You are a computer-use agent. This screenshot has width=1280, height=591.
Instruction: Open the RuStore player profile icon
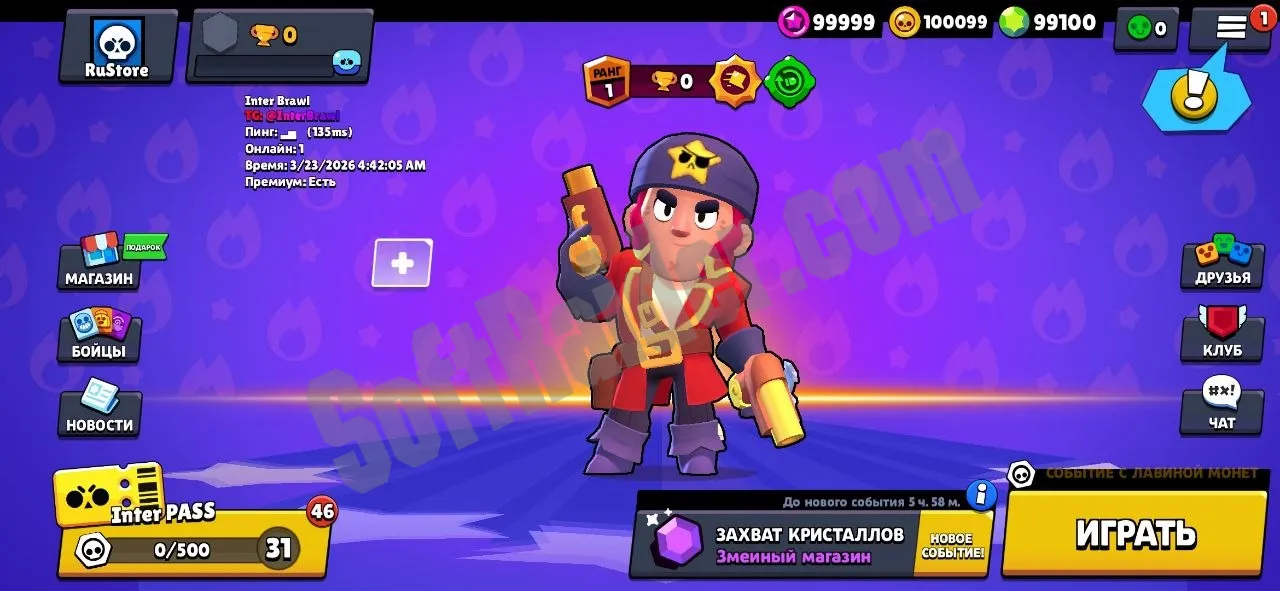coord(117,47)
